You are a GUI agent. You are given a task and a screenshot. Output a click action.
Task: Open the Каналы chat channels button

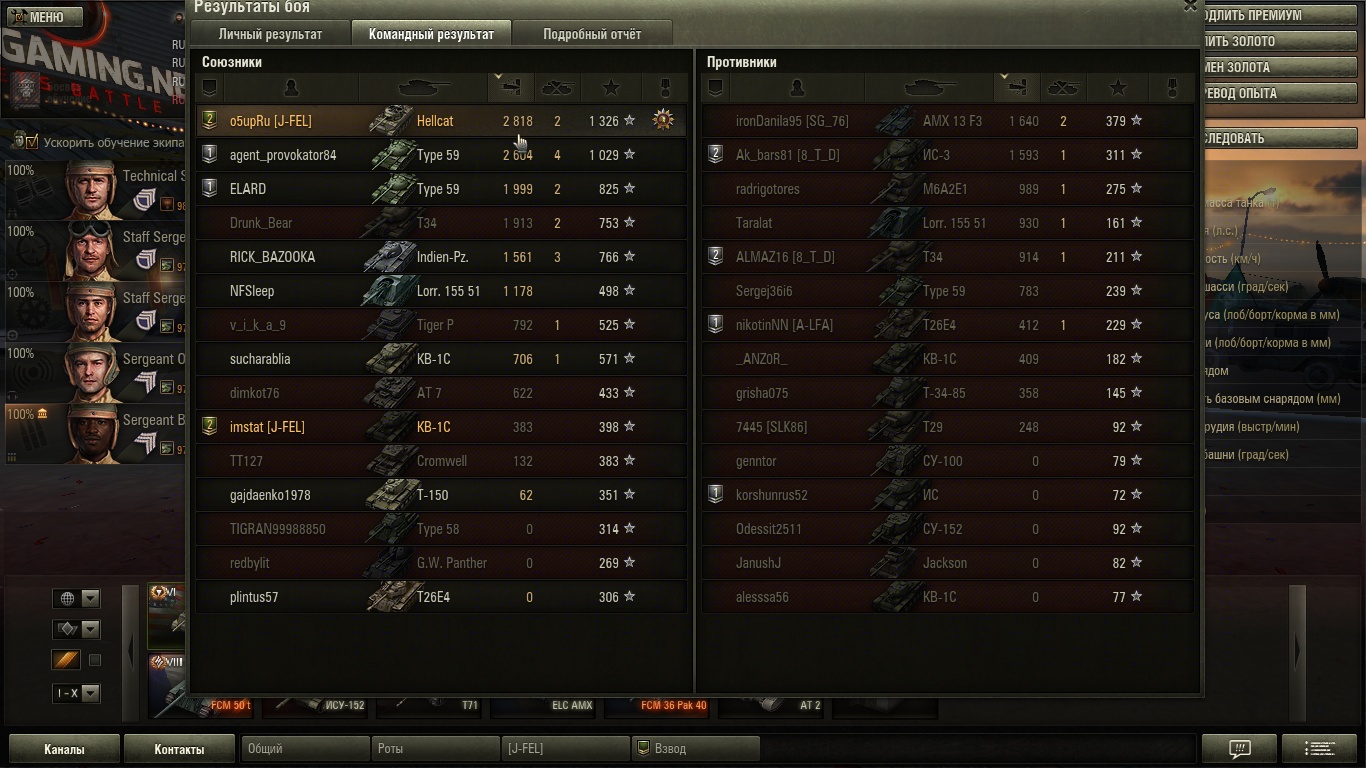coord(64,749)
